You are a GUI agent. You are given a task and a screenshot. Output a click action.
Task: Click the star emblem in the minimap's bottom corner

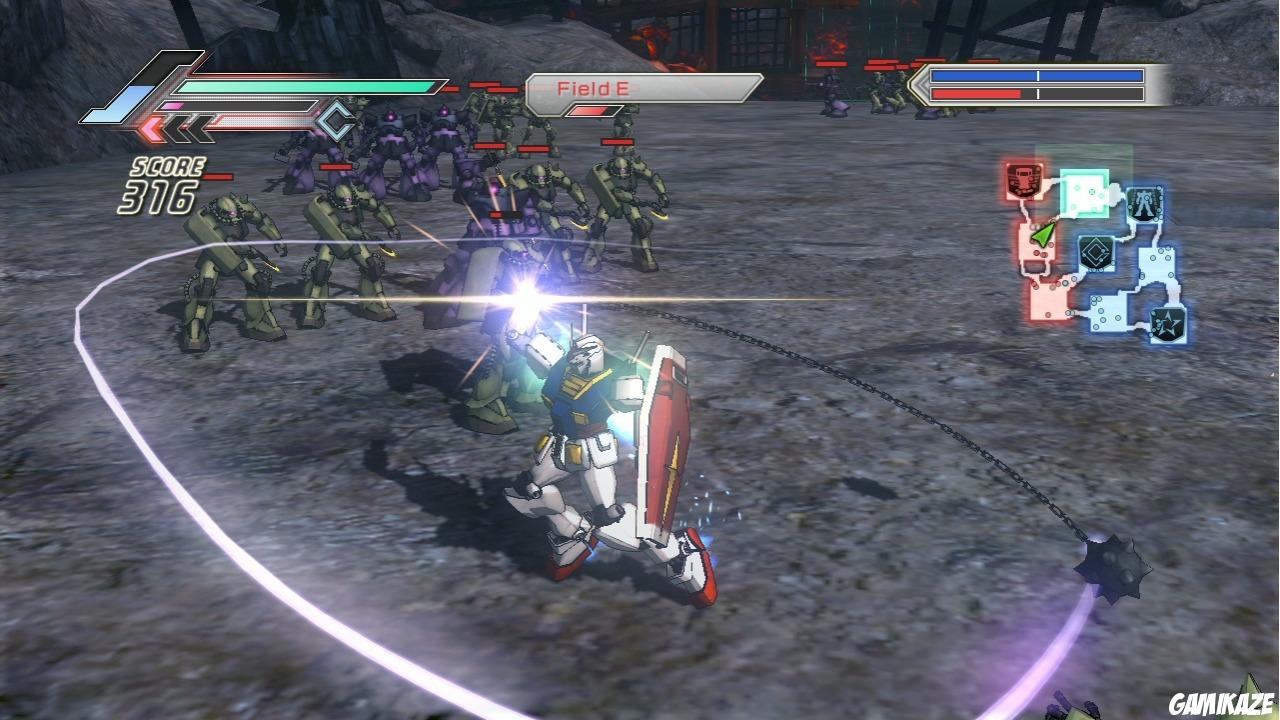tap(1167, 321)
